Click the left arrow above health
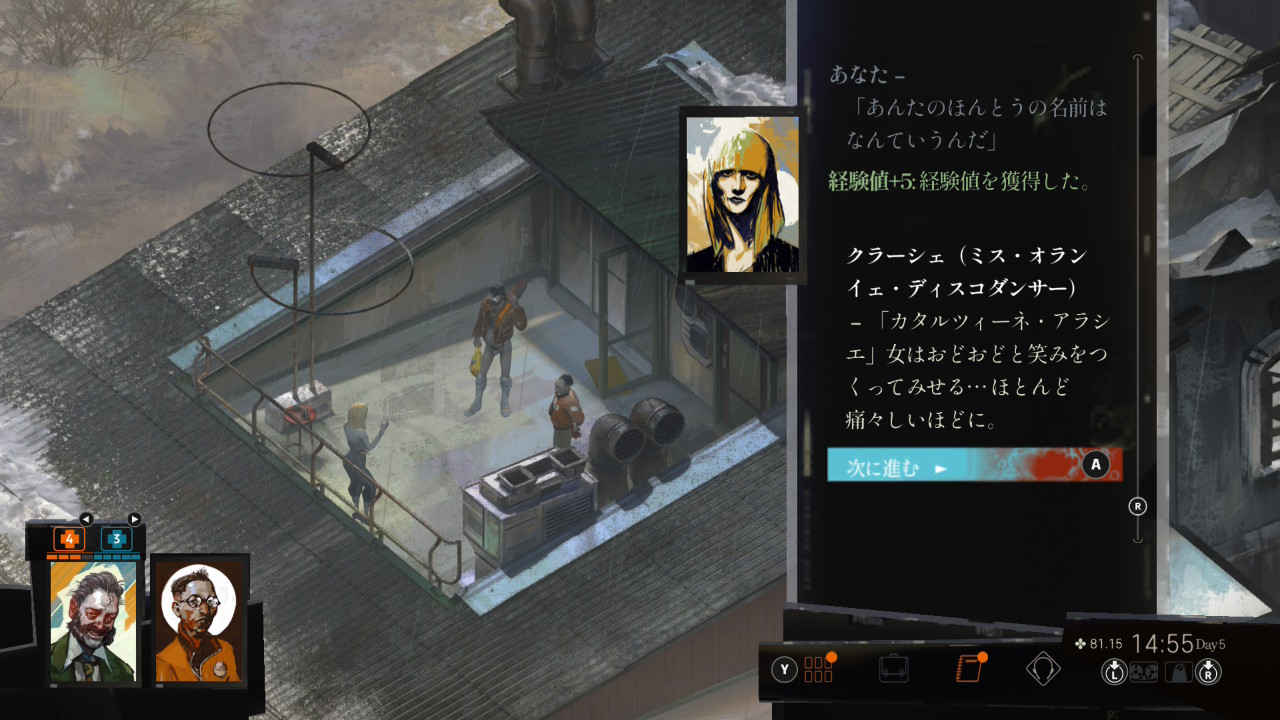The height and width of the screenshot is (720, 1280). click(x=86, y=519)
